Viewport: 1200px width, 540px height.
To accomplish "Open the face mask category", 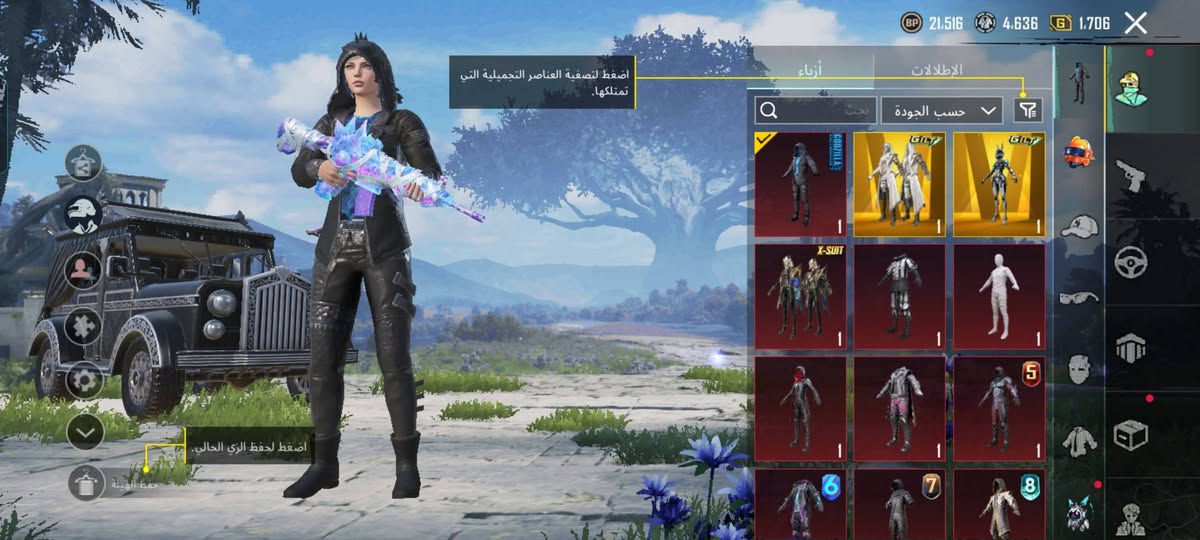I will coord(1078,368).
